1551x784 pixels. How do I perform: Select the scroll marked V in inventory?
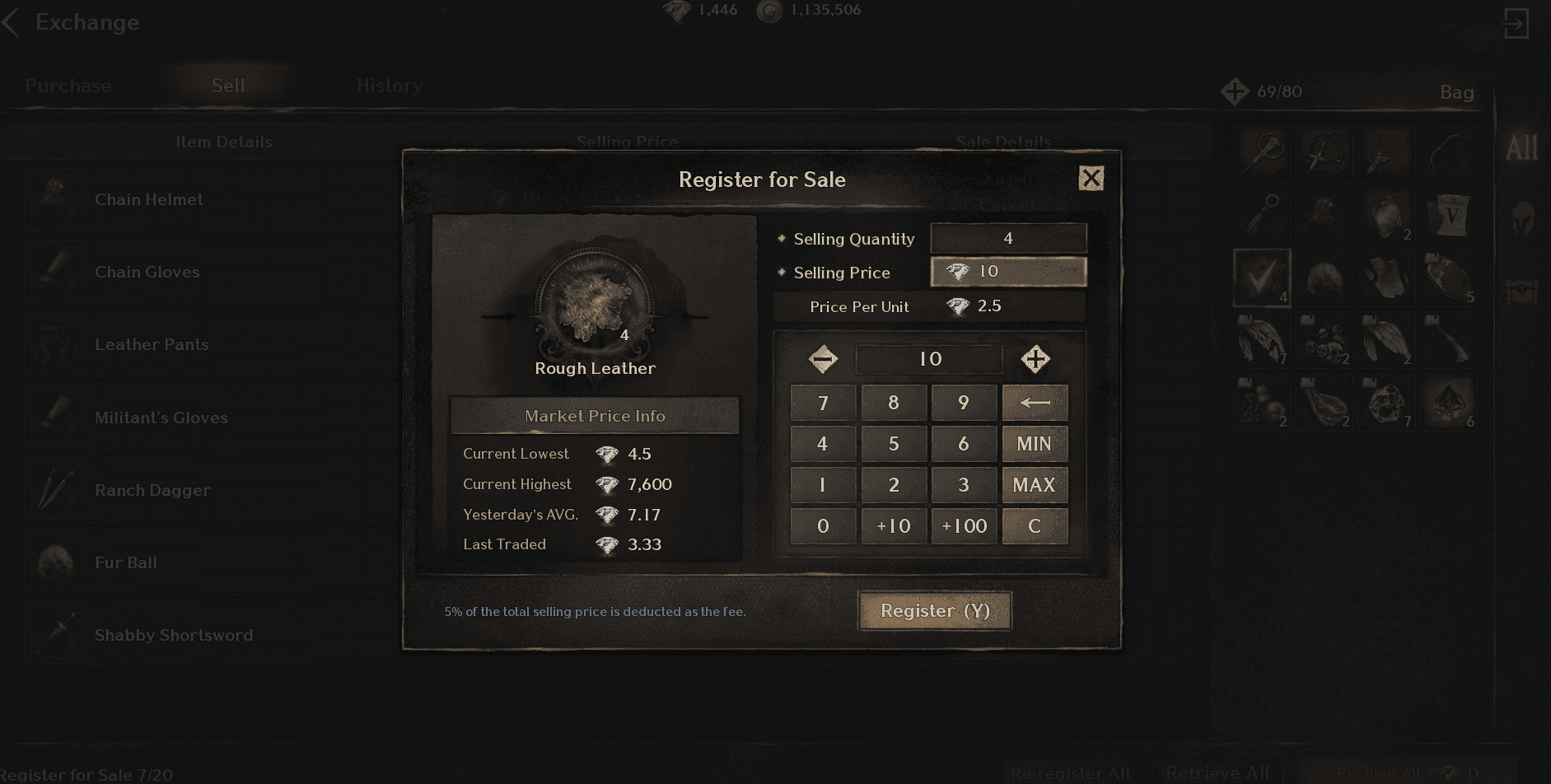(1451, 215)
